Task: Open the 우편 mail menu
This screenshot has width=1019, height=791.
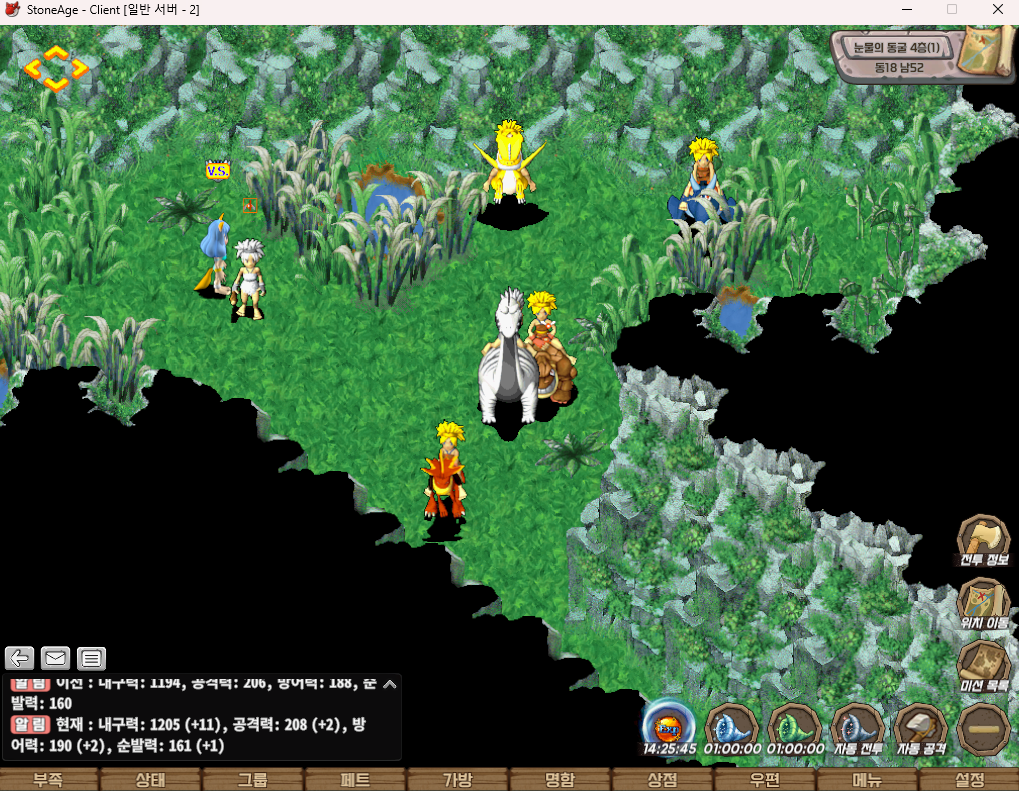Action: (x=764, y=780)
